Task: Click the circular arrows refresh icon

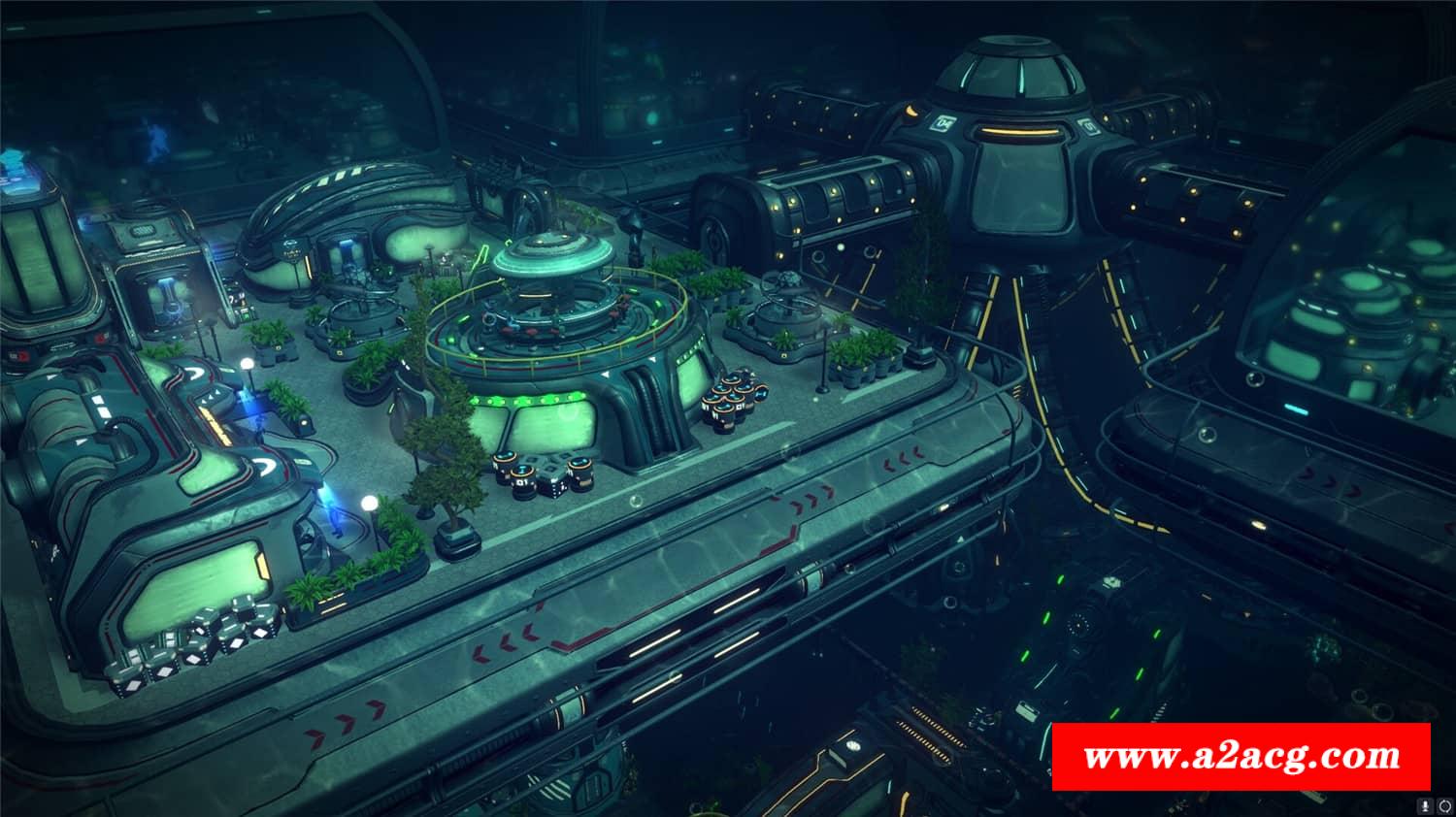Action: [x=1443, y=804]
